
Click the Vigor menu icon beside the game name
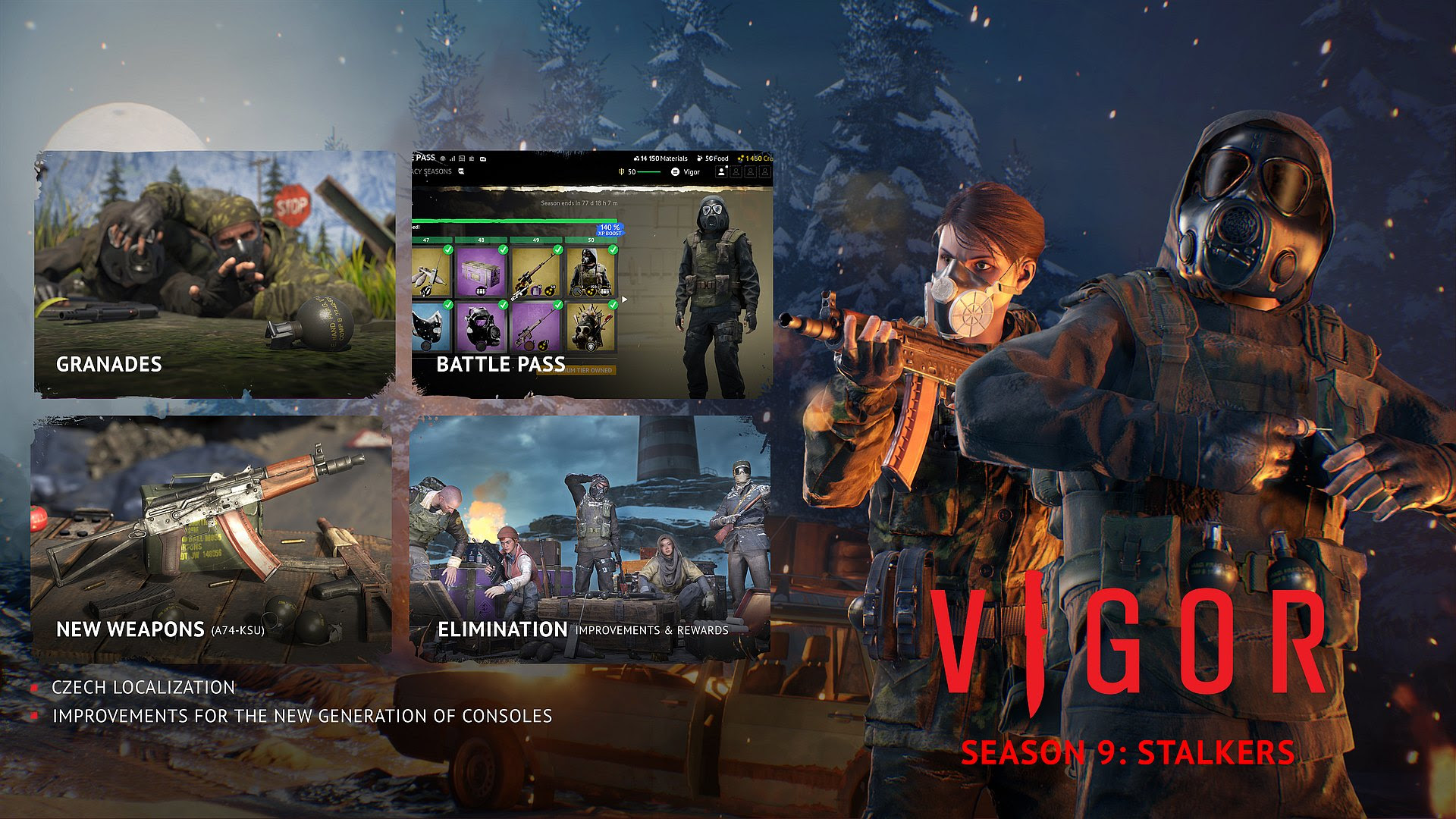coord(675,172)
